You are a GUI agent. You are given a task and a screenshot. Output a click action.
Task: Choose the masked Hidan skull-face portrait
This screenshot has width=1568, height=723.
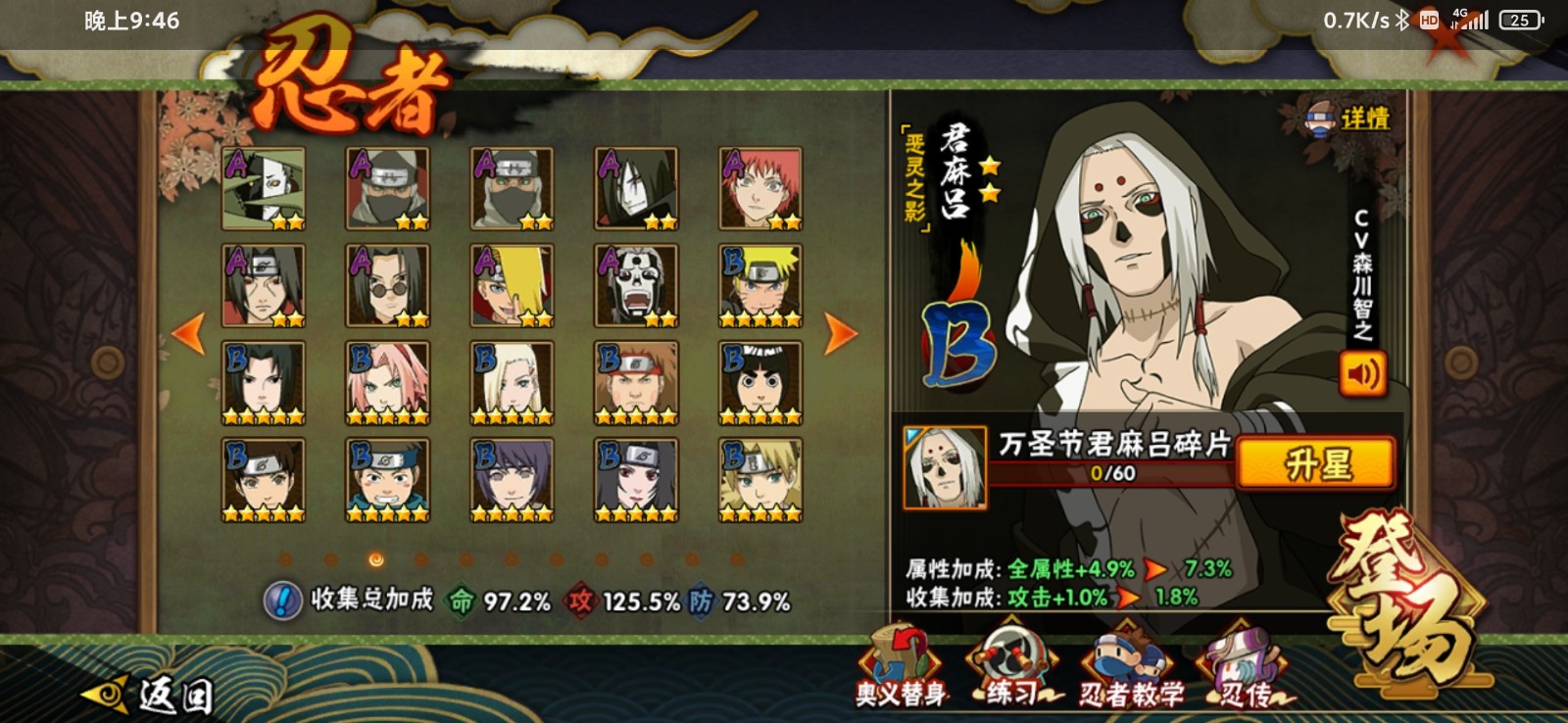pyautogui.click(x=636, y=286)
